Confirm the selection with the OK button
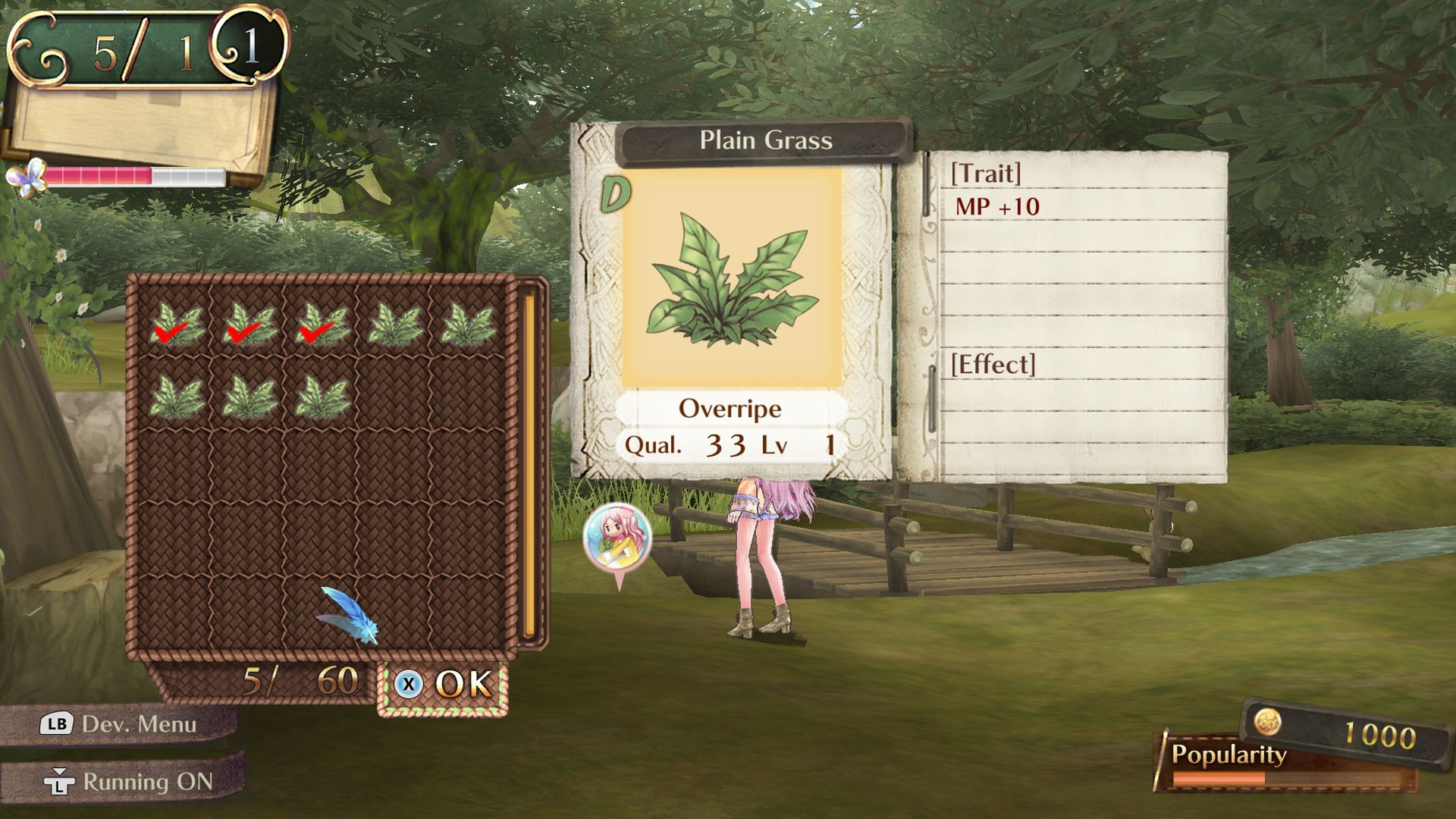 pyautogui.click(x=444, y=686)
